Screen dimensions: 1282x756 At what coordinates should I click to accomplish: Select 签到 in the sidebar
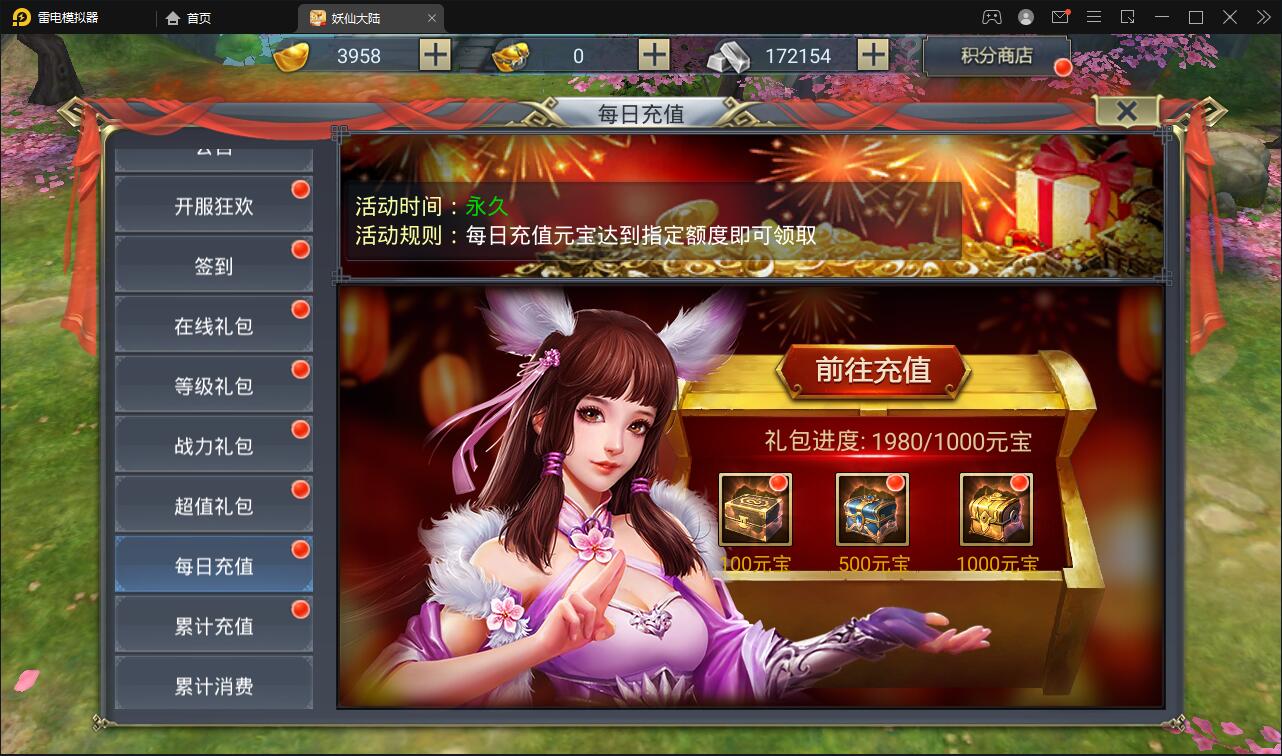point(213,264)
